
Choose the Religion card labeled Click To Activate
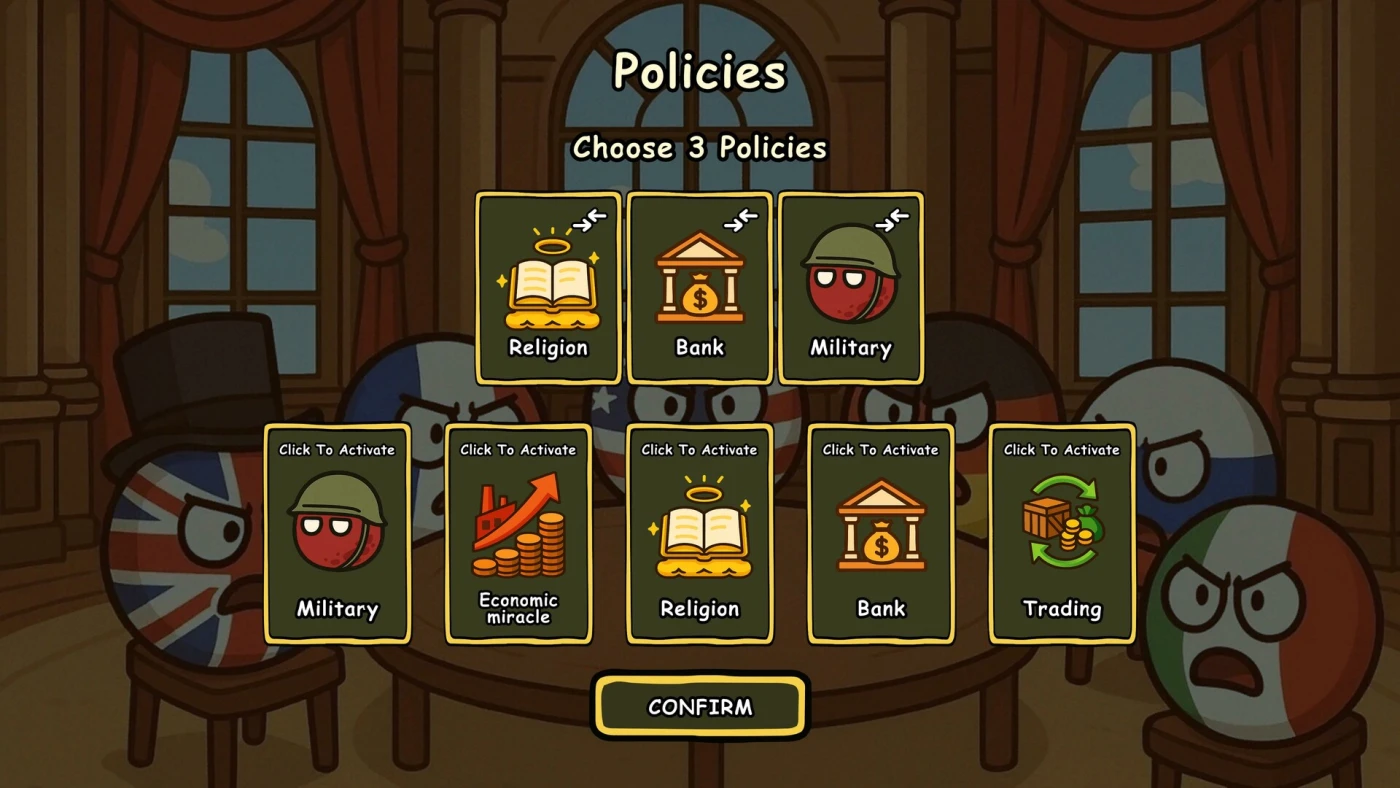click(x=700, y=534)
